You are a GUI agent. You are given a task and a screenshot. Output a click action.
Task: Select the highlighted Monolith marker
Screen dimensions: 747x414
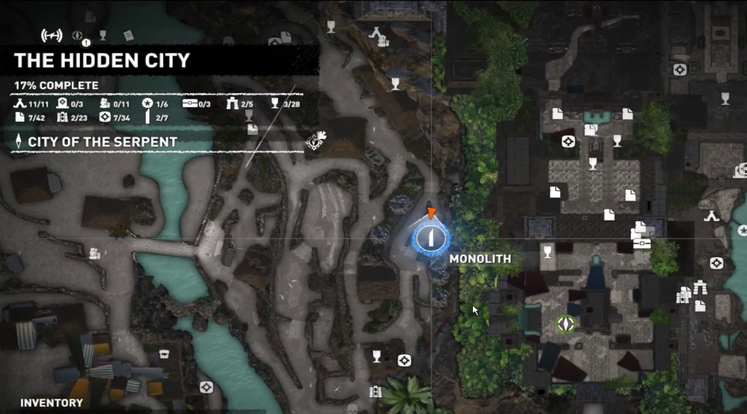(x=432, y=237)
